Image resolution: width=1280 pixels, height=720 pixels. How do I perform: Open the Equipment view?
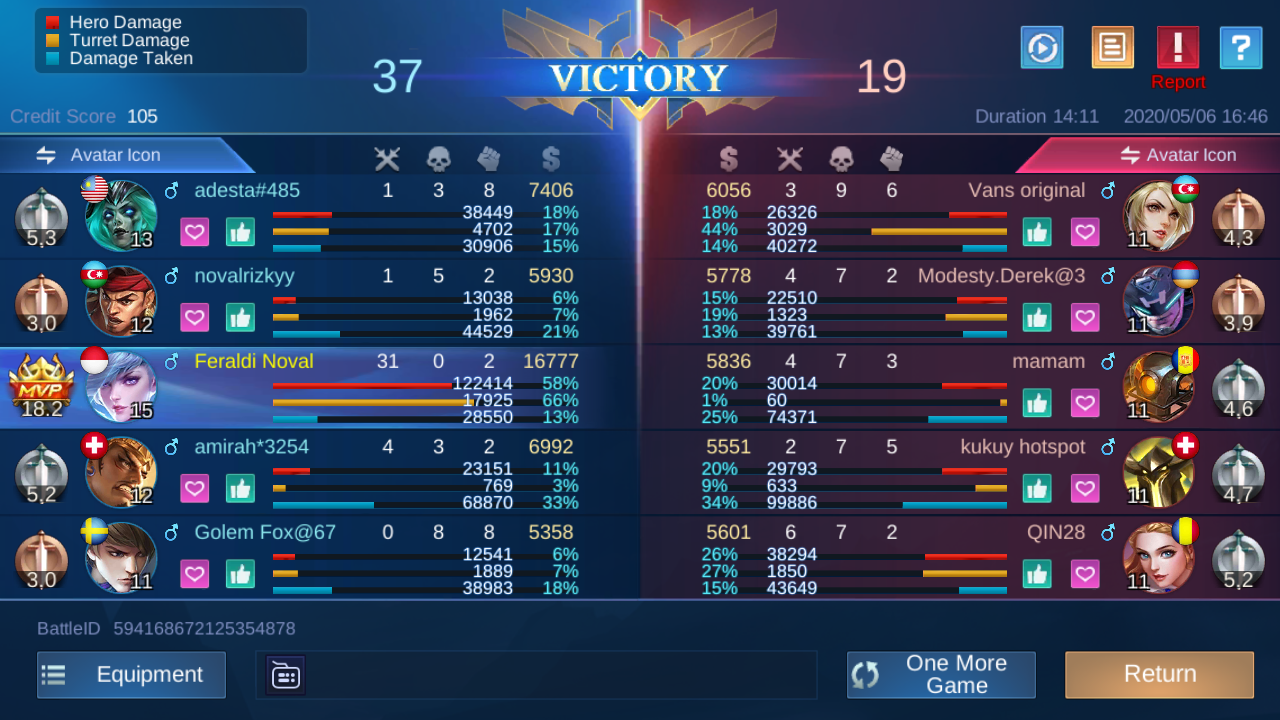(x=131, y=675)
